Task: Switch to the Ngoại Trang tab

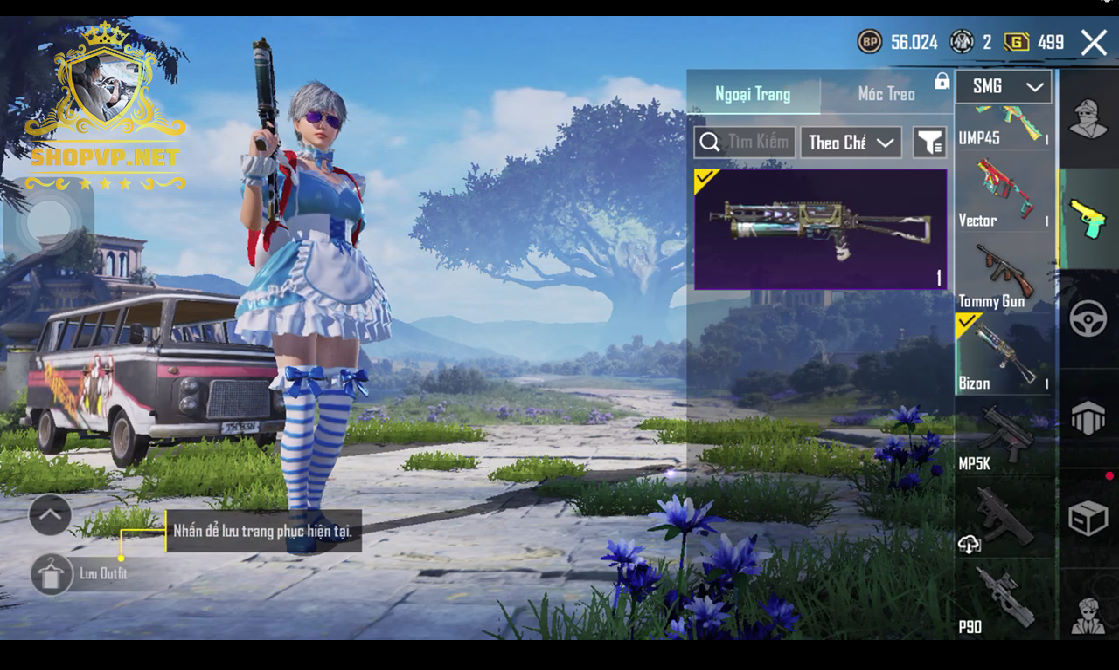Action: [x=752, y=94]
